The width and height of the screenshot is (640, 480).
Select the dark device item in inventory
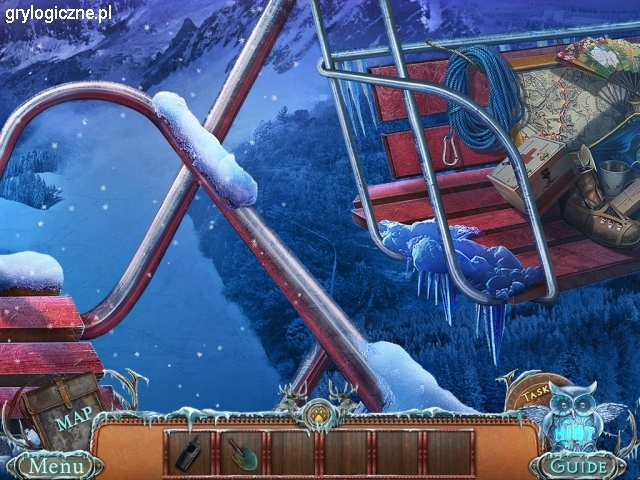[x=189, y=454]
